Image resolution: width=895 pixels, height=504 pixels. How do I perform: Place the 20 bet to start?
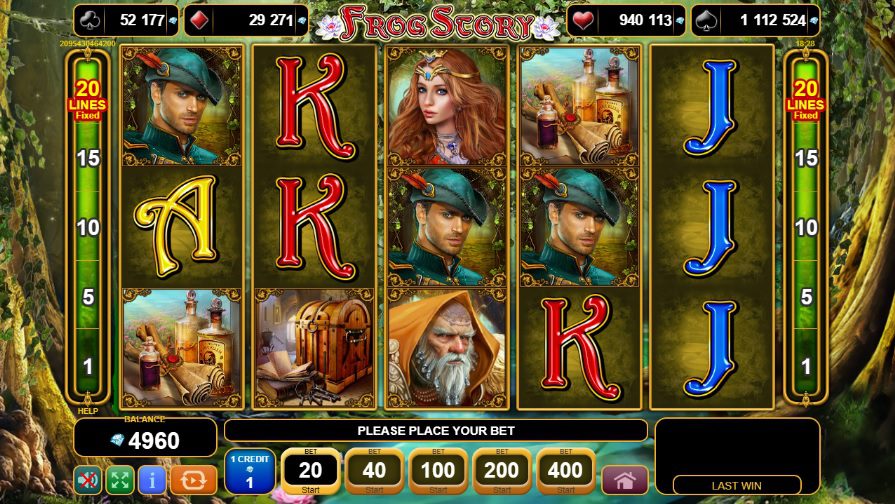310,471
